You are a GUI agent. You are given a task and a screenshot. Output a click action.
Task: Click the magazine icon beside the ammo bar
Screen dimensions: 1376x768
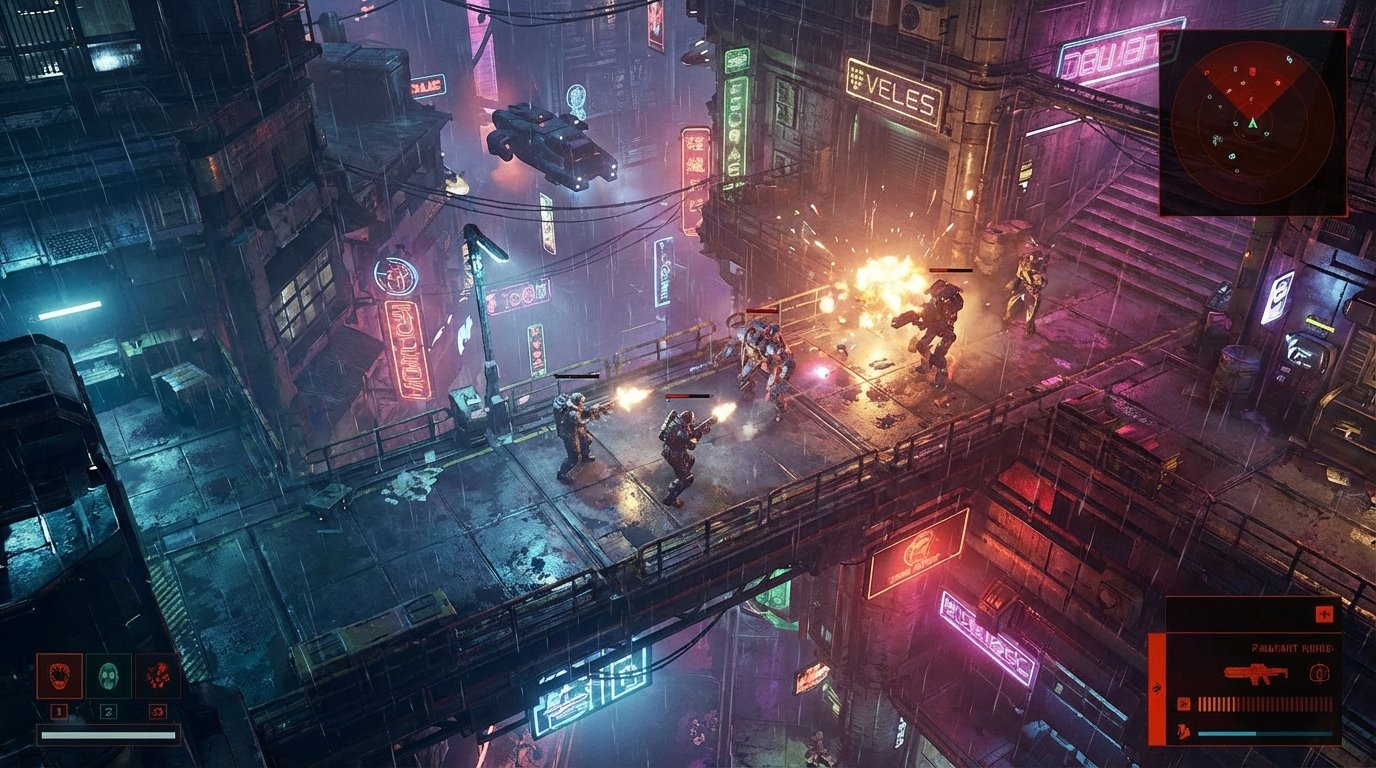click(x=1183, y=703)
